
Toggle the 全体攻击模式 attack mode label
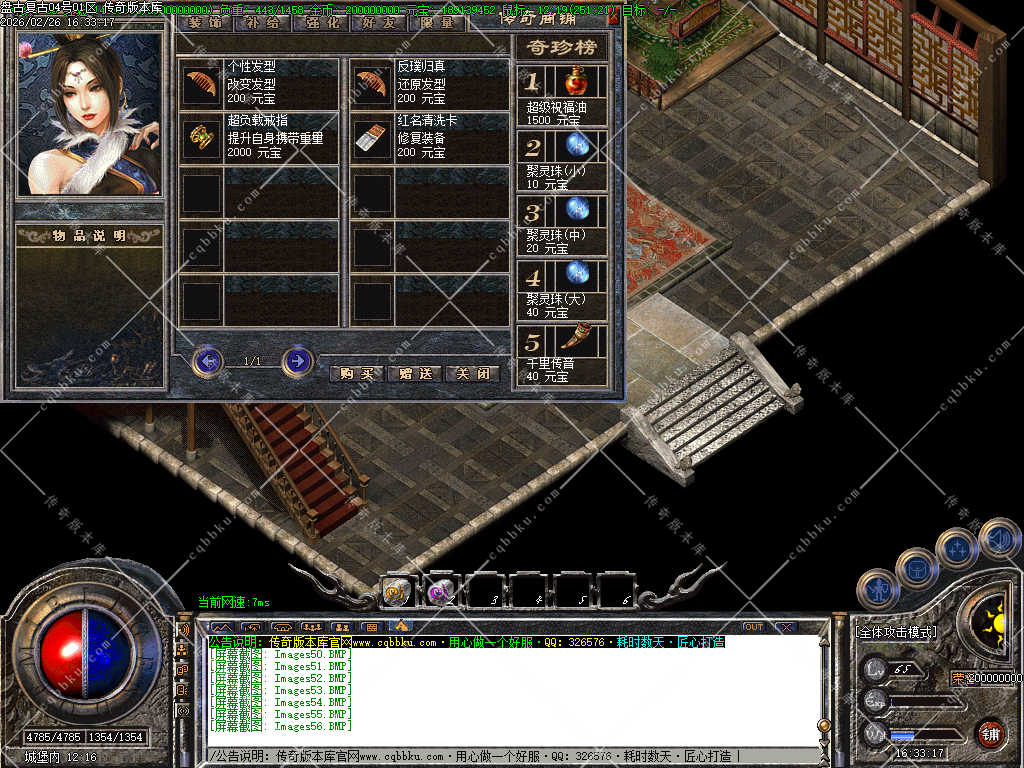pyautogui.click(x=896, y=632)
